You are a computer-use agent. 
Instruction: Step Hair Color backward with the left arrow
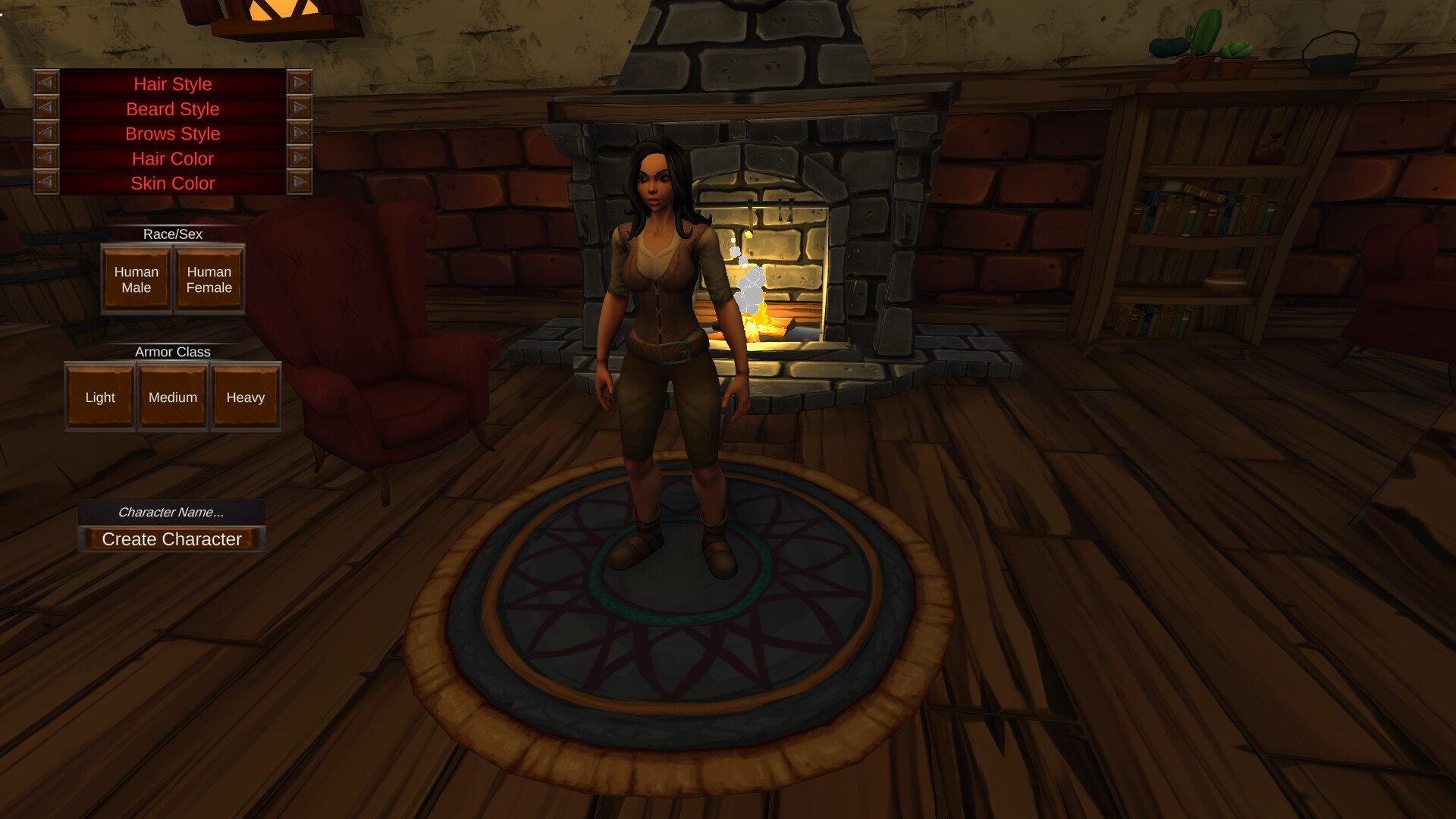pyautogui.click(x=47, y=158)
